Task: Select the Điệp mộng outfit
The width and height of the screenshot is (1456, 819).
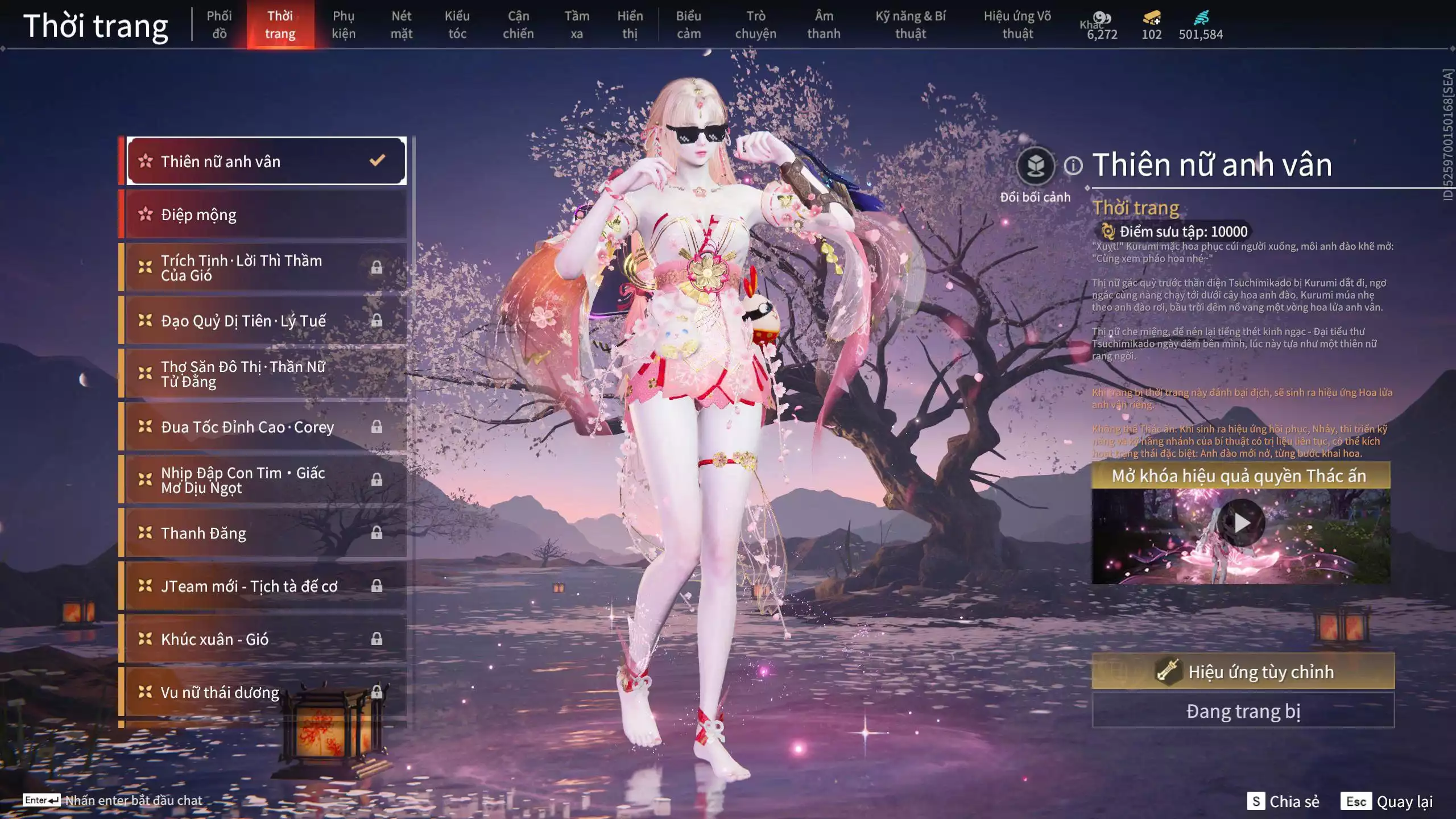Action: (x=265, y=214)
